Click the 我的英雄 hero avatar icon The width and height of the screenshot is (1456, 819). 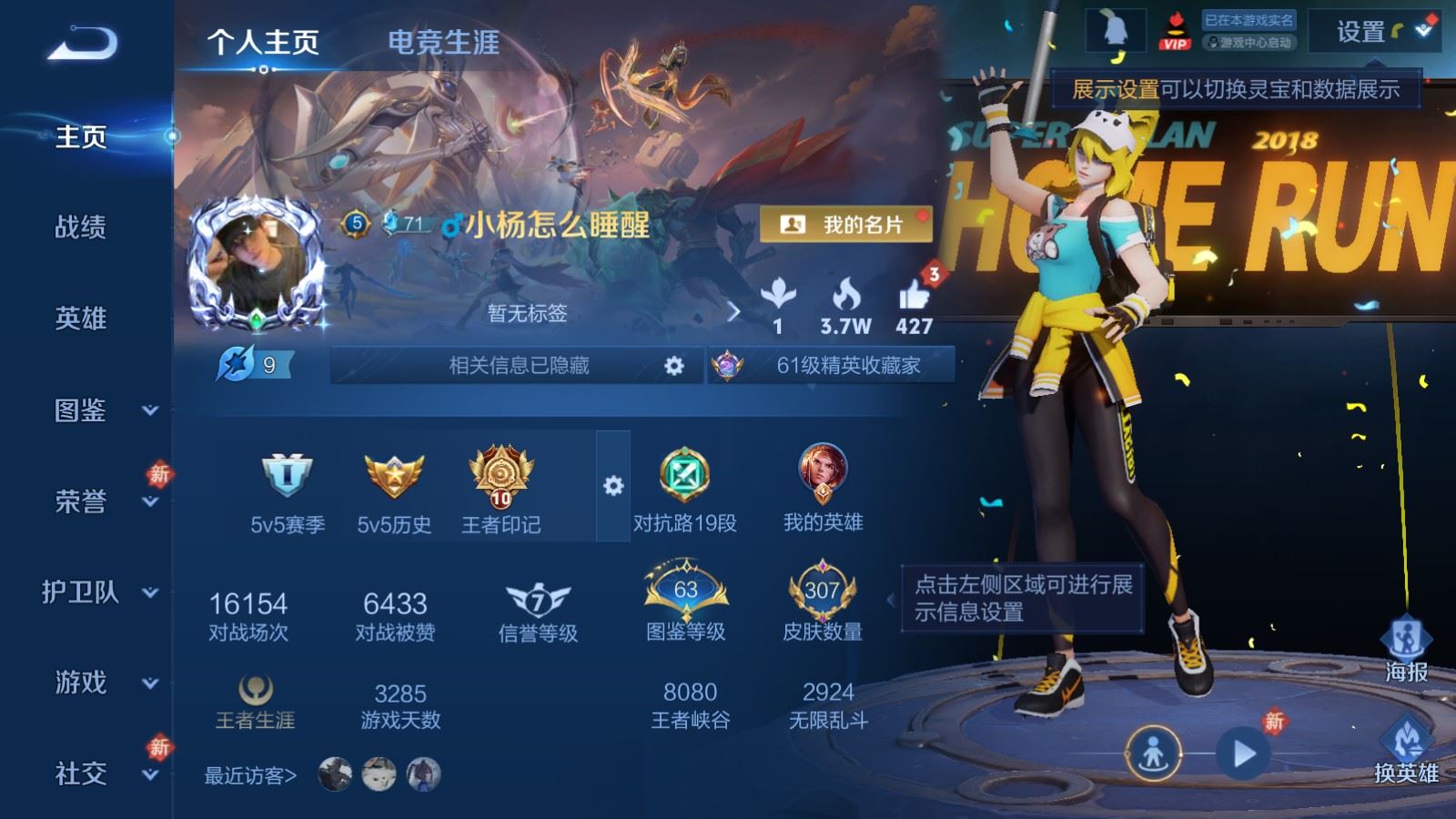[822, 471]
